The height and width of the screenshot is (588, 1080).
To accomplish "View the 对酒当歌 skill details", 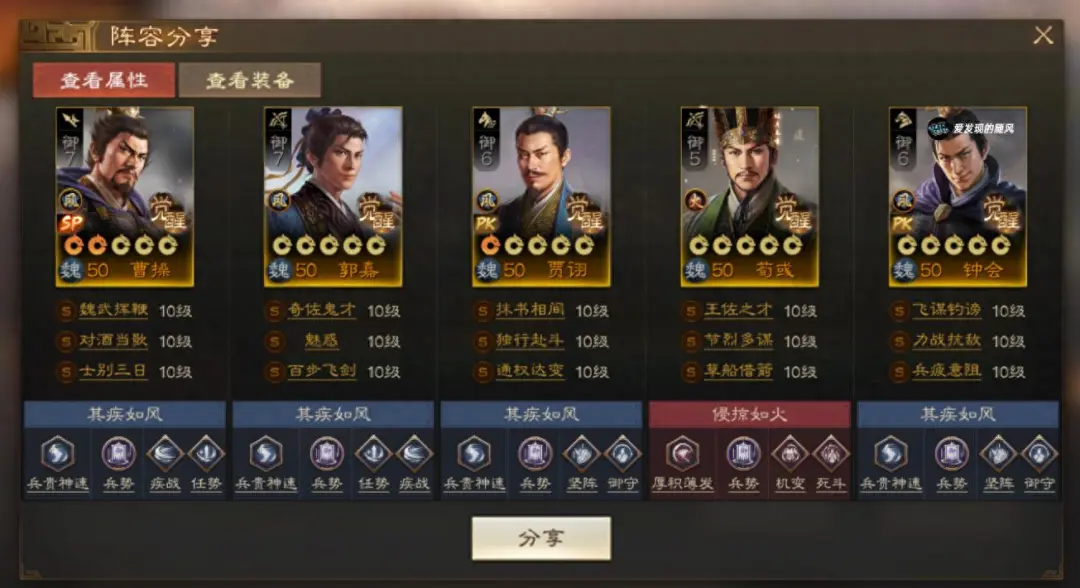I will [113, 341].
